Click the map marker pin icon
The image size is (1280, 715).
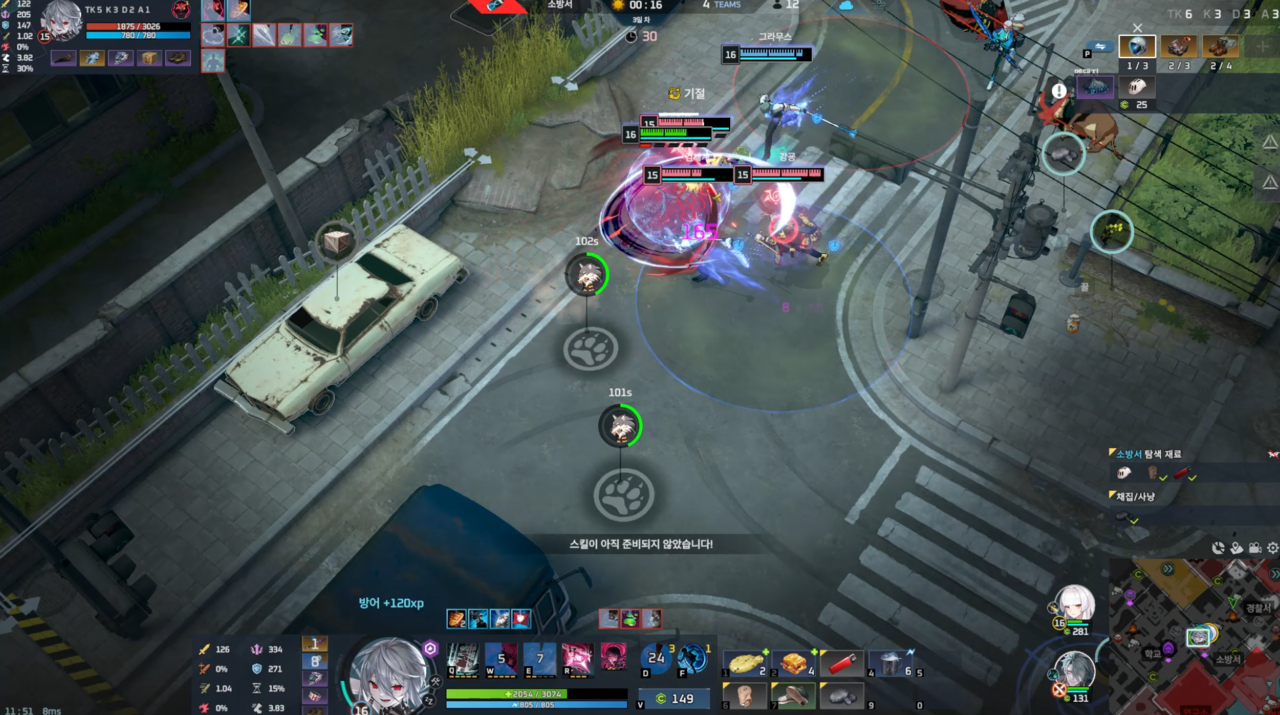1237,548
